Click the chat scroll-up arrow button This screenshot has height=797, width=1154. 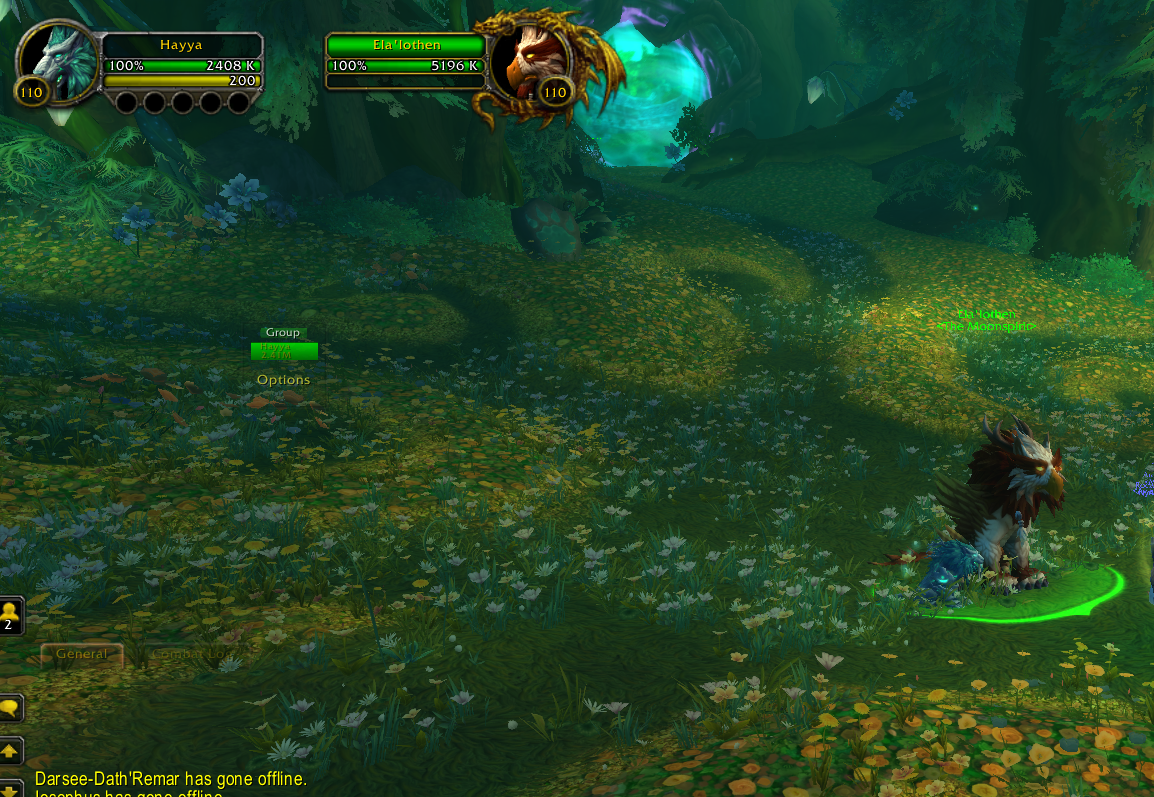pos(10,750)
